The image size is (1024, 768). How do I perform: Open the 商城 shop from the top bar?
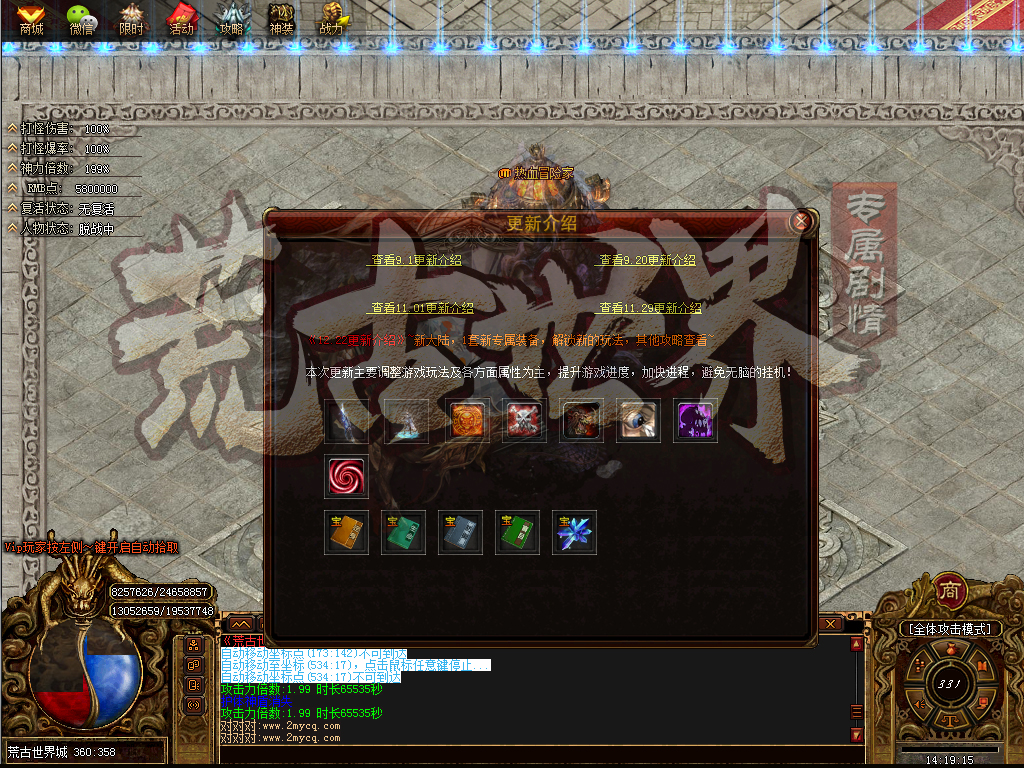[x=31, y=19]
